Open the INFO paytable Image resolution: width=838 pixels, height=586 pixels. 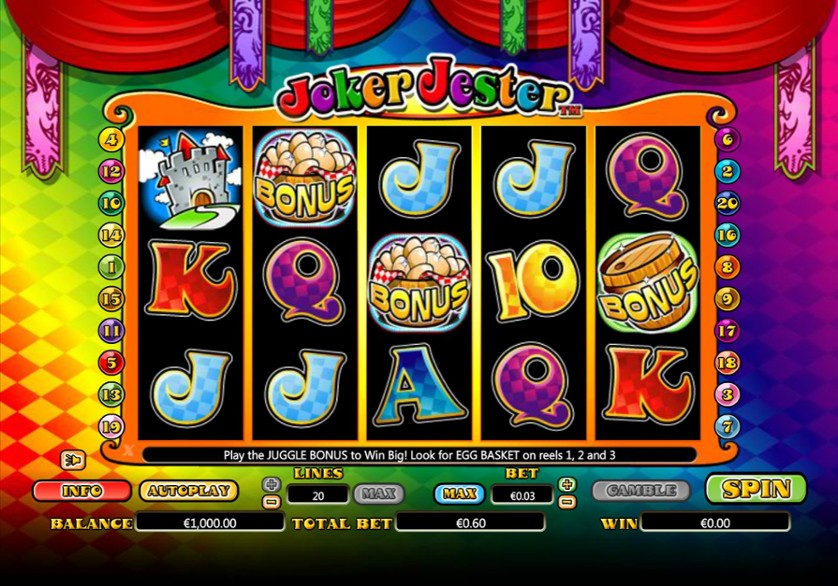82,491
